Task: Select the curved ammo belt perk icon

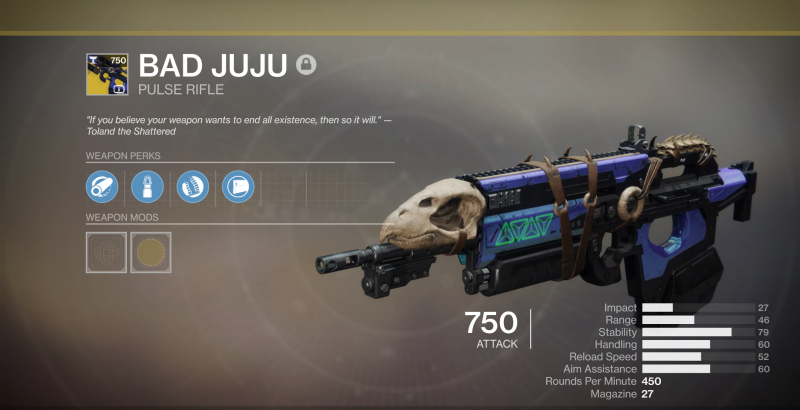Action: tap(192, 186)
